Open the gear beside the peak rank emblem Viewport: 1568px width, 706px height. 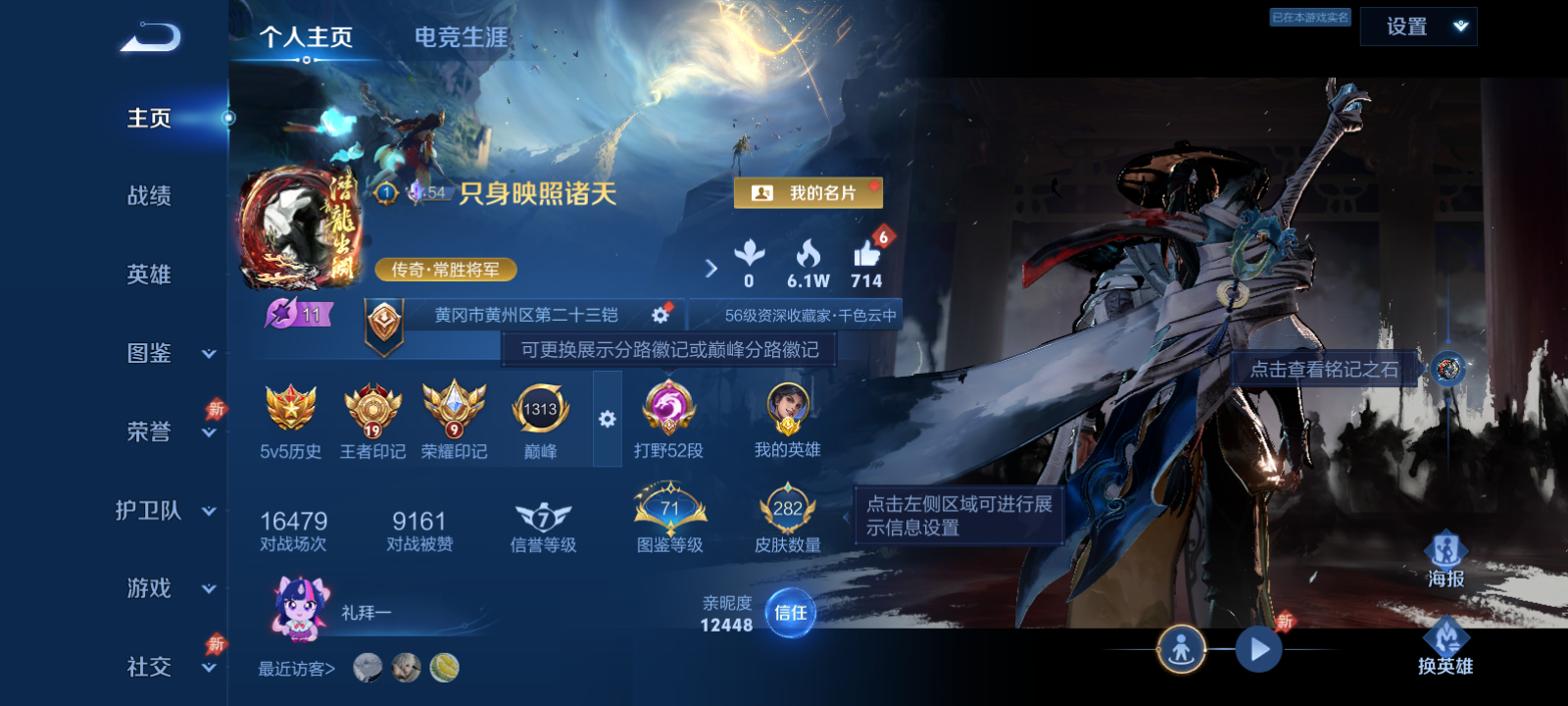pos(607,418)
